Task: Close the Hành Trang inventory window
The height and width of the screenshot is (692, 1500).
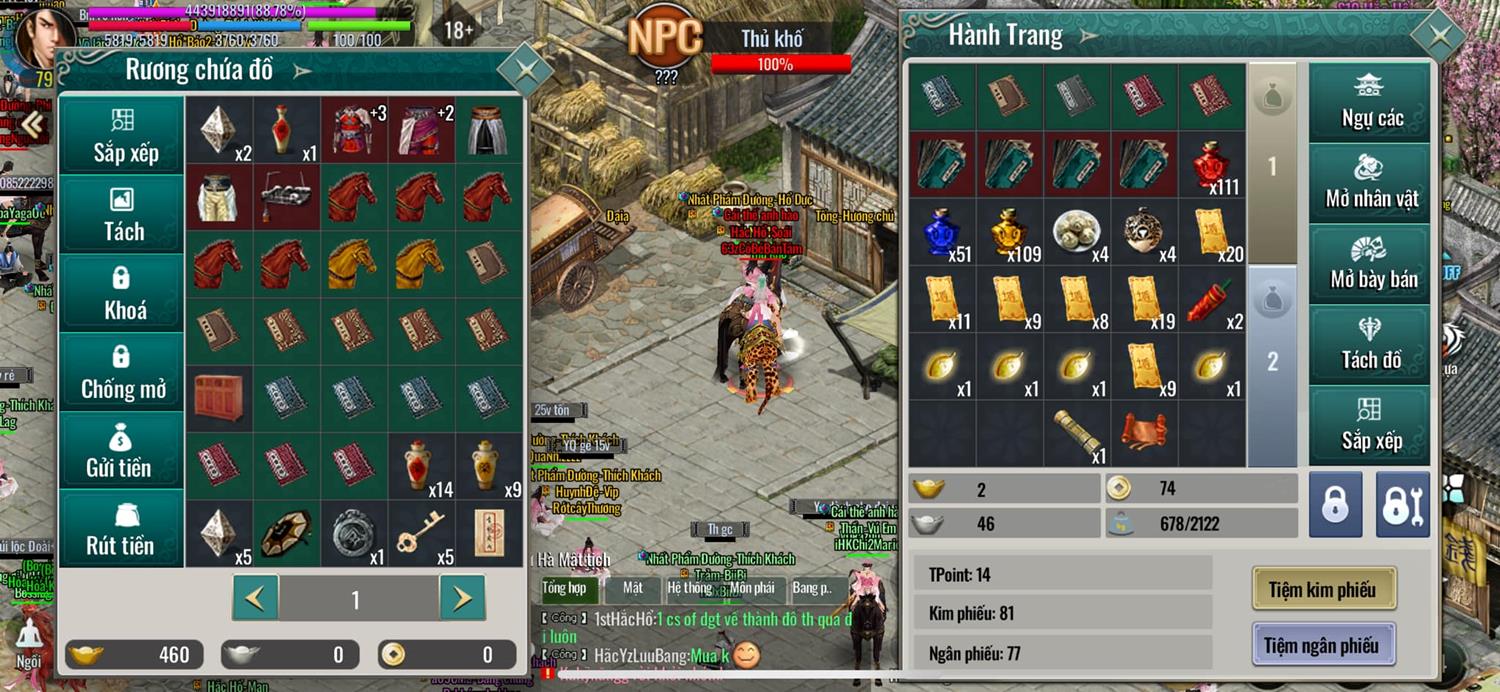Action: point(1439,37)
